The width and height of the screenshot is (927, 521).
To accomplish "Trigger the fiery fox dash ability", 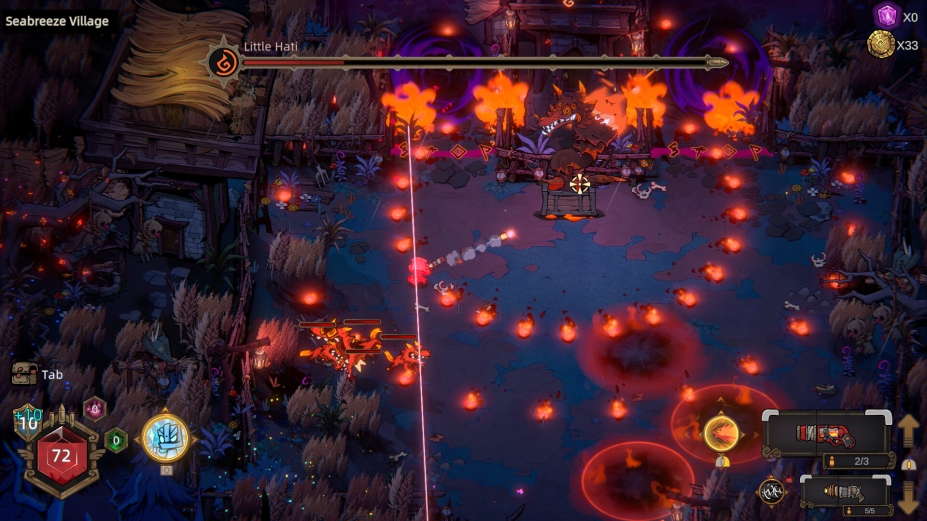I will coord(721,433).
